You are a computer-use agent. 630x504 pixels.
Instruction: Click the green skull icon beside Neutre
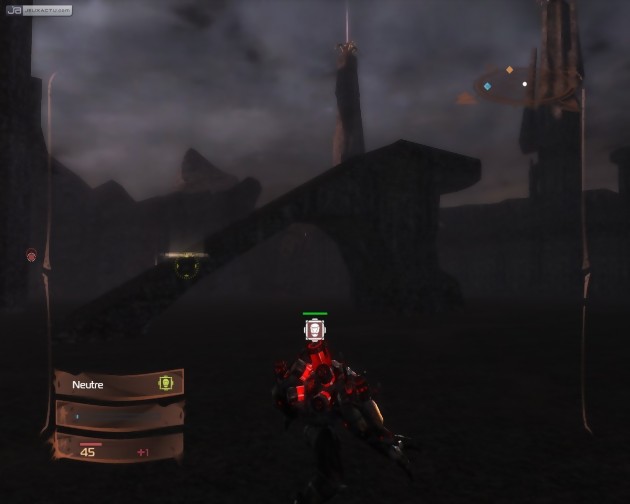pos(165,383)
